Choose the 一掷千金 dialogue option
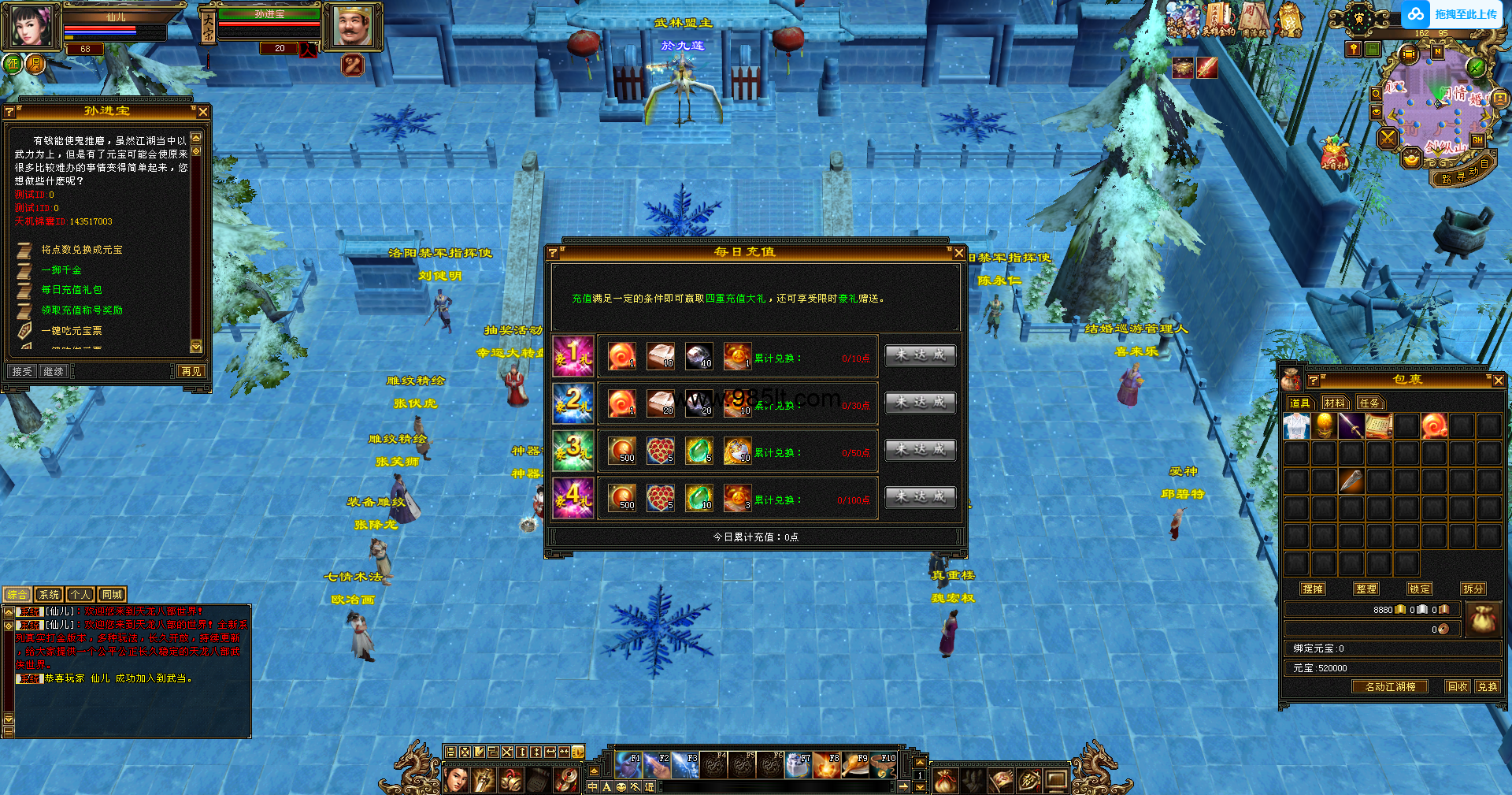The height and width of the screenshot is (795, 1512). click(61, 270)
